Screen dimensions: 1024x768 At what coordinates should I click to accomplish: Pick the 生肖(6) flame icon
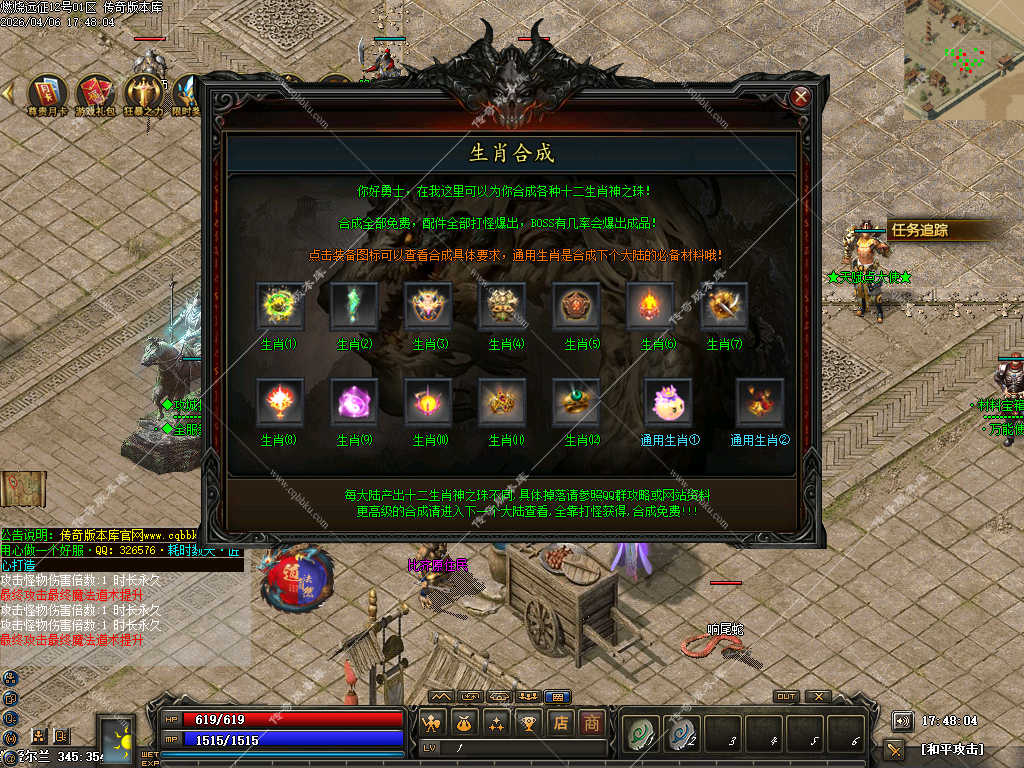click(650, 306)
